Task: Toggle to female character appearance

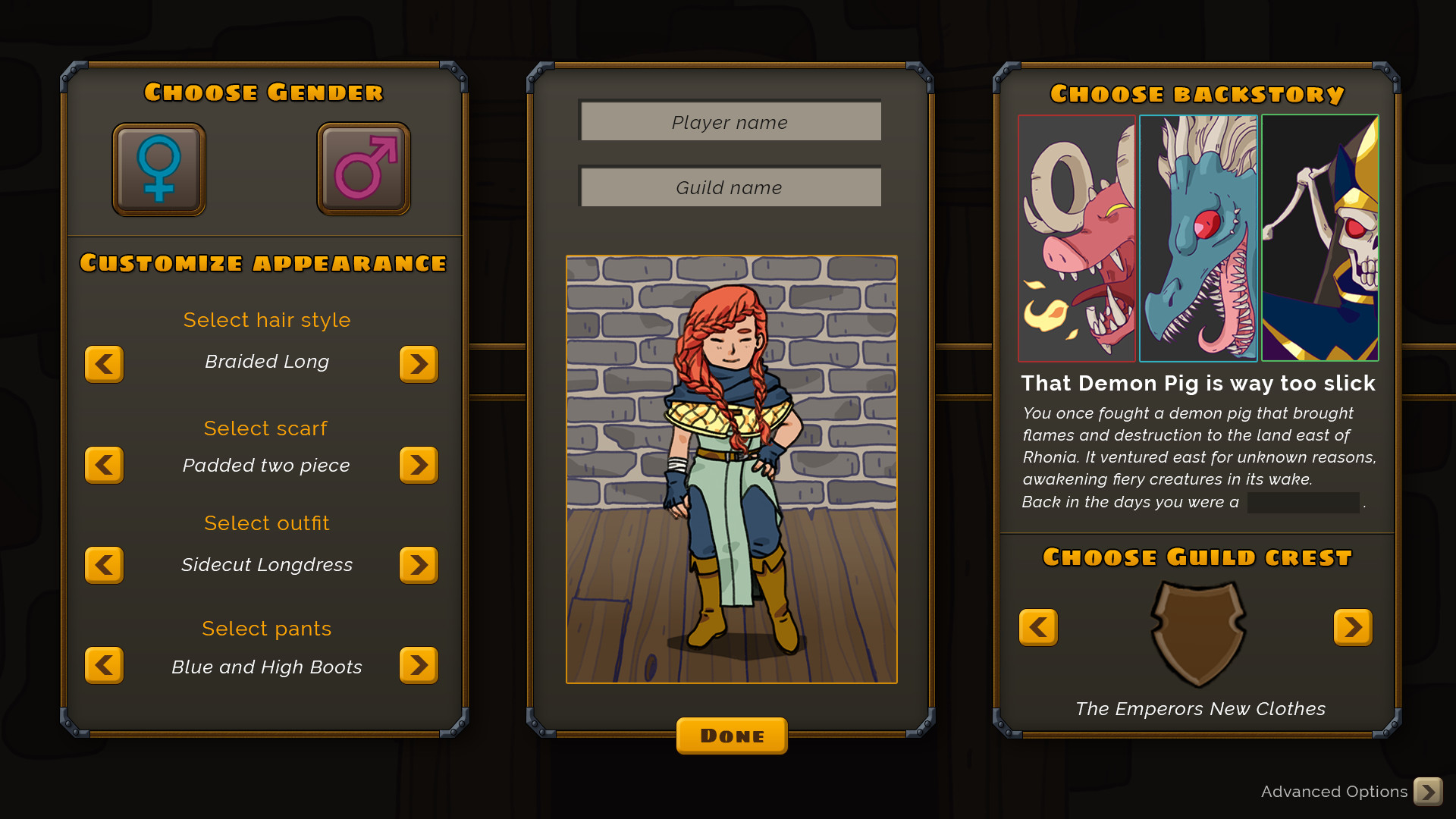Action: click(x=158, y=168)
